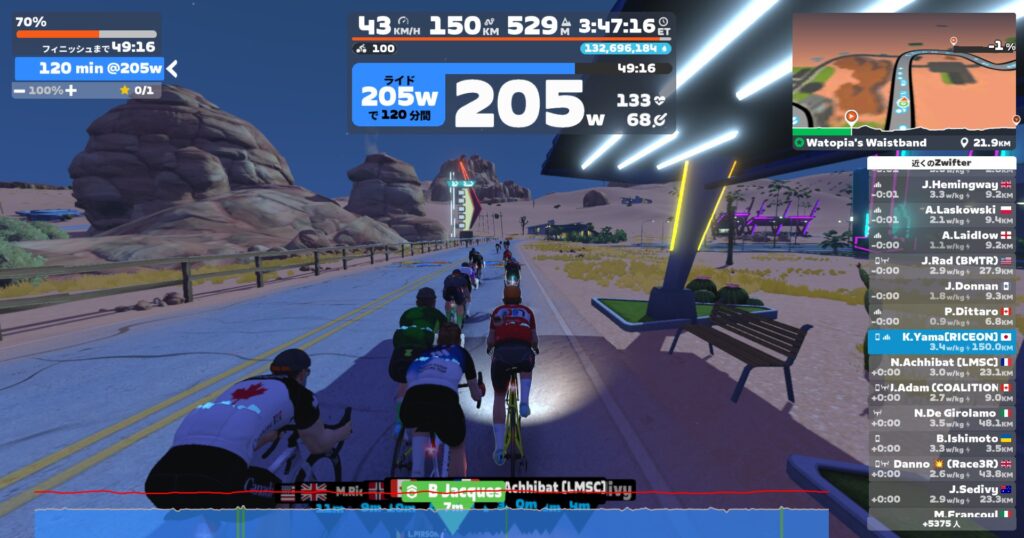Click J.Sedivy in the rider list
This screenshot has width=1024, height=538.
click(941, 494)
